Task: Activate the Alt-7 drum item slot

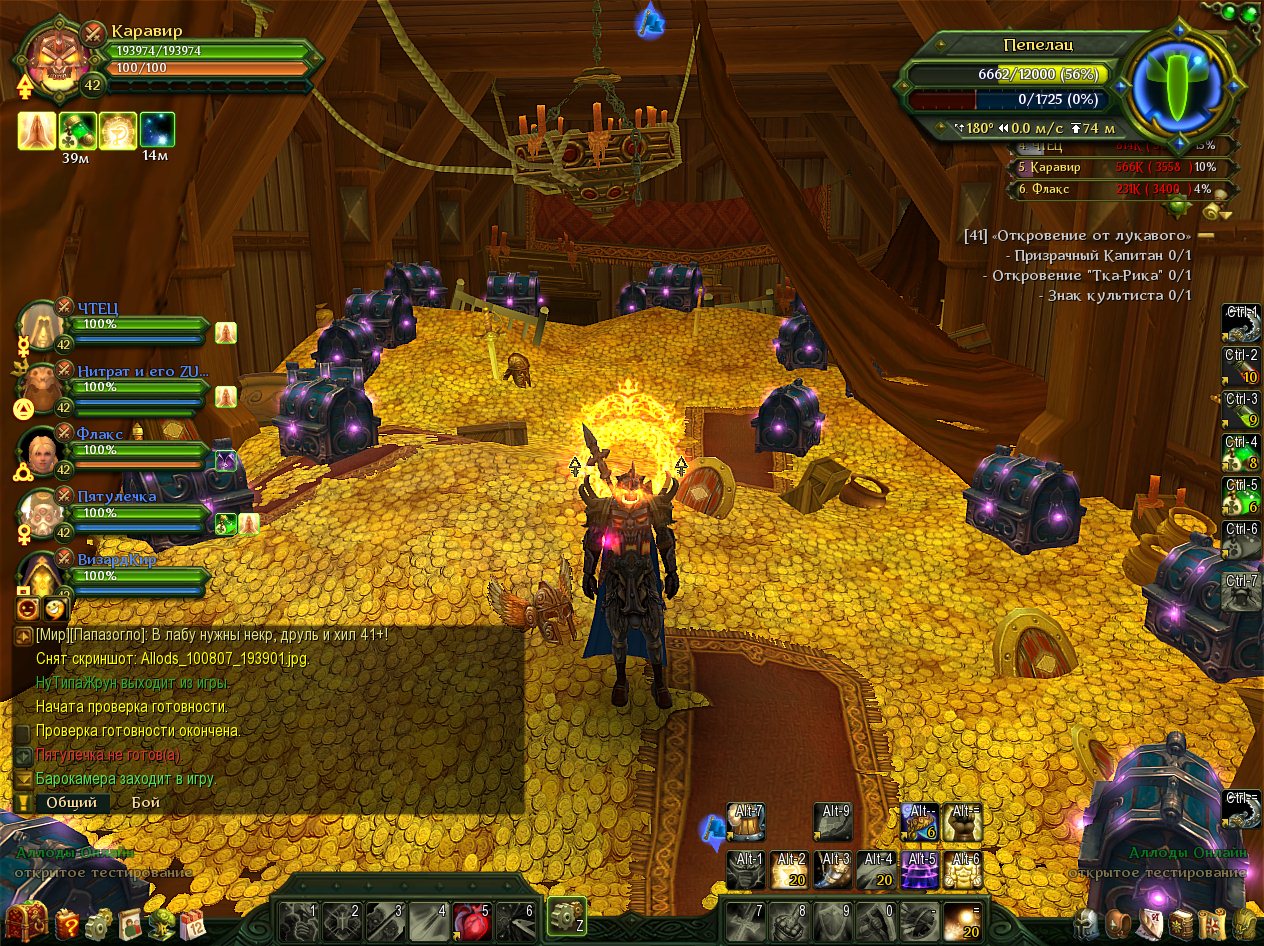Action: [x=746, y=821]
